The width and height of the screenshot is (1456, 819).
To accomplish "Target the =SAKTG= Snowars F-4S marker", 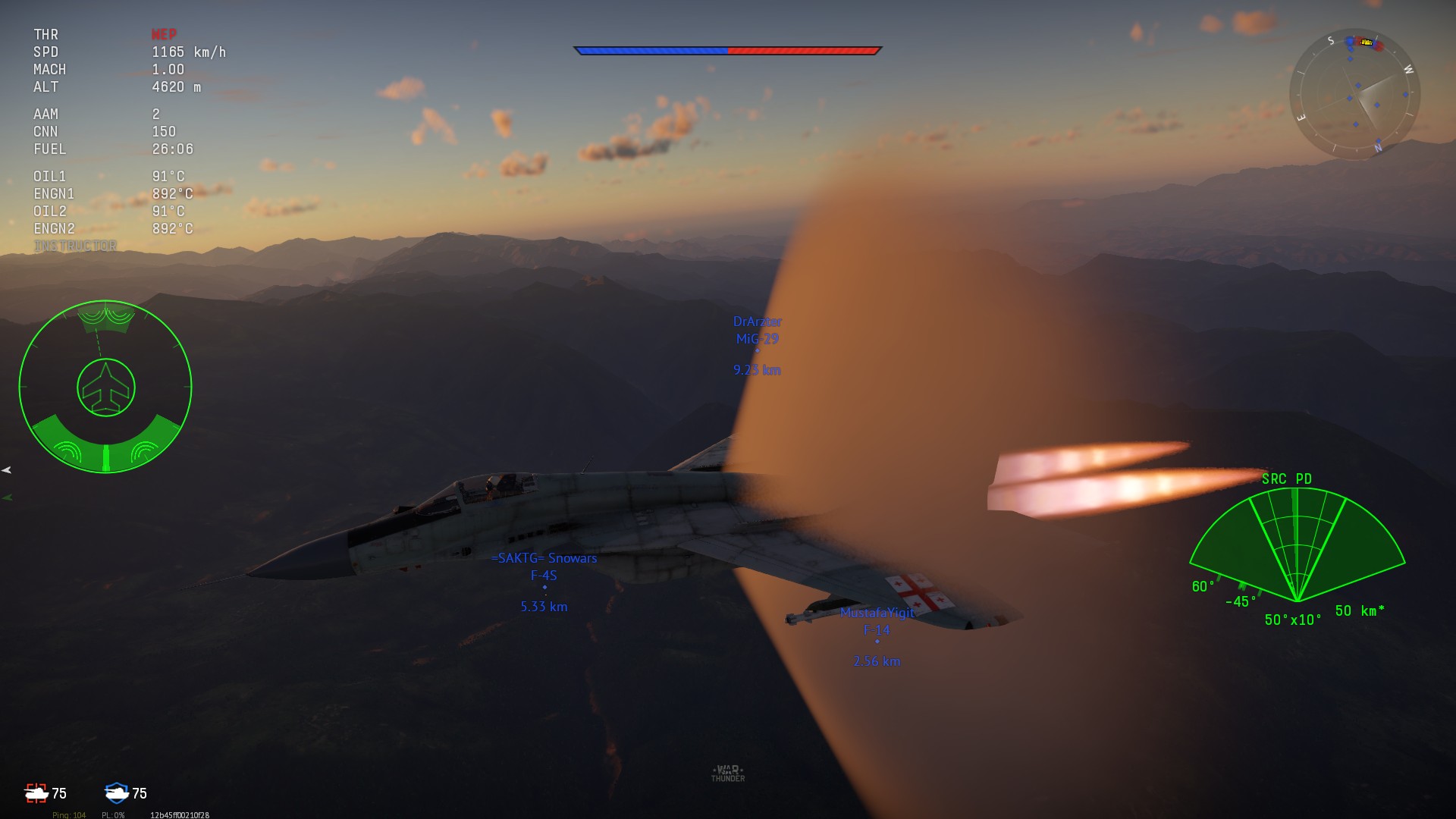I will click(x=544, y=588).
